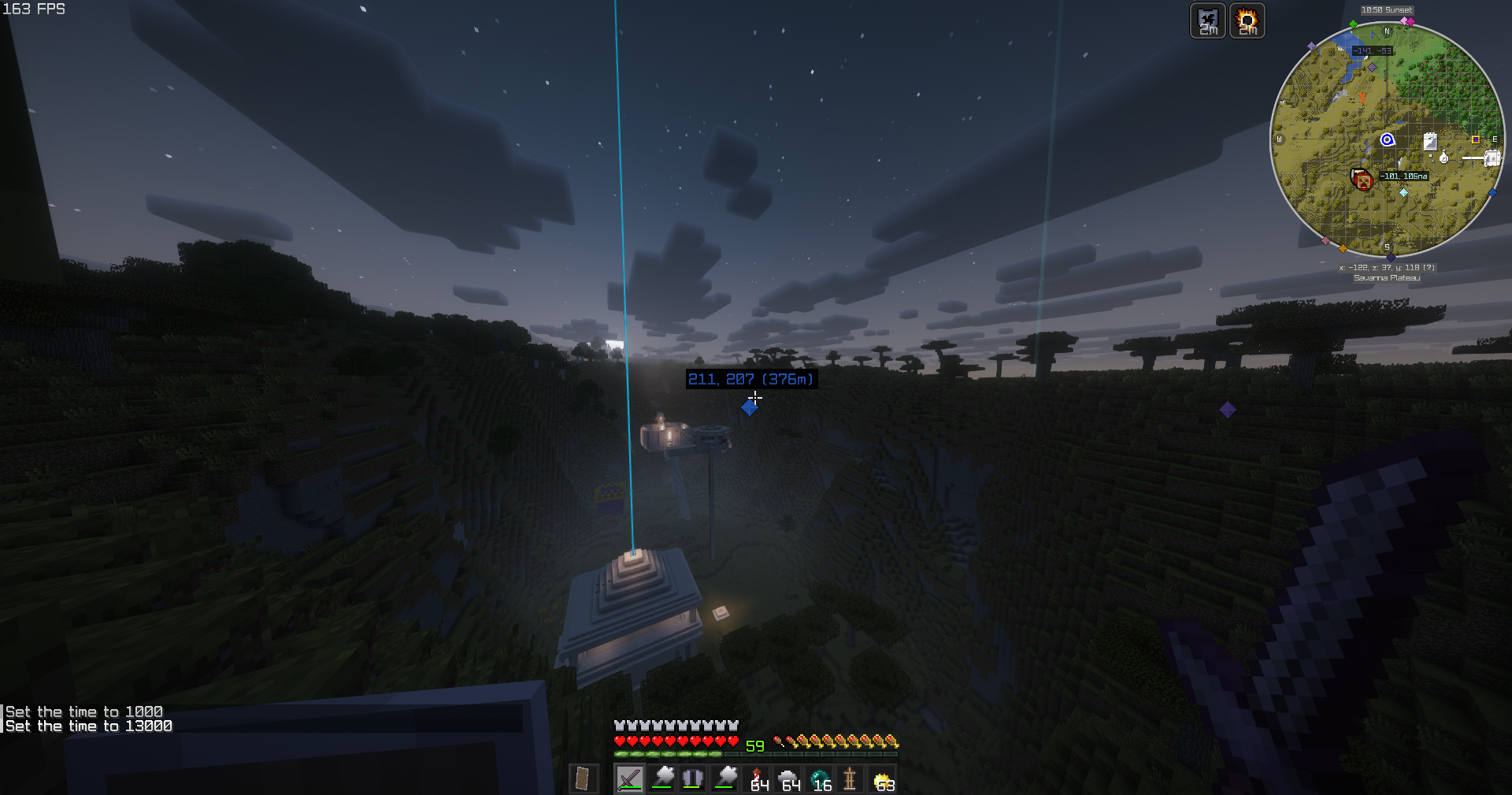Select the item in the offhand slot

pyautogui.click(x=584, y=780)
